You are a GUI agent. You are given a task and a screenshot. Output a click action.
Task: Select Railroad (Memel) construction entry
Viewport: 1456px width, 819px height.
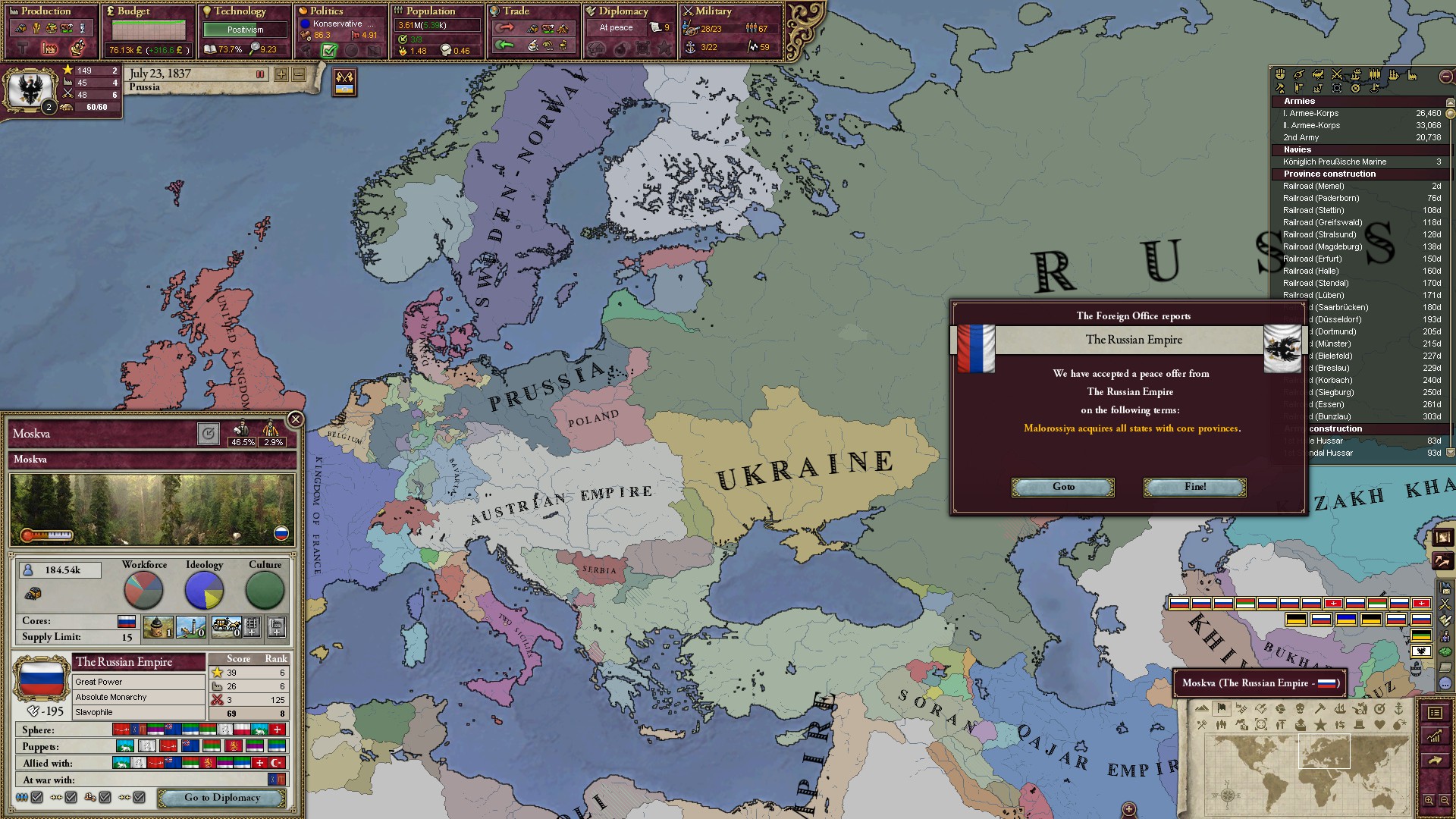click(1313, 186)
